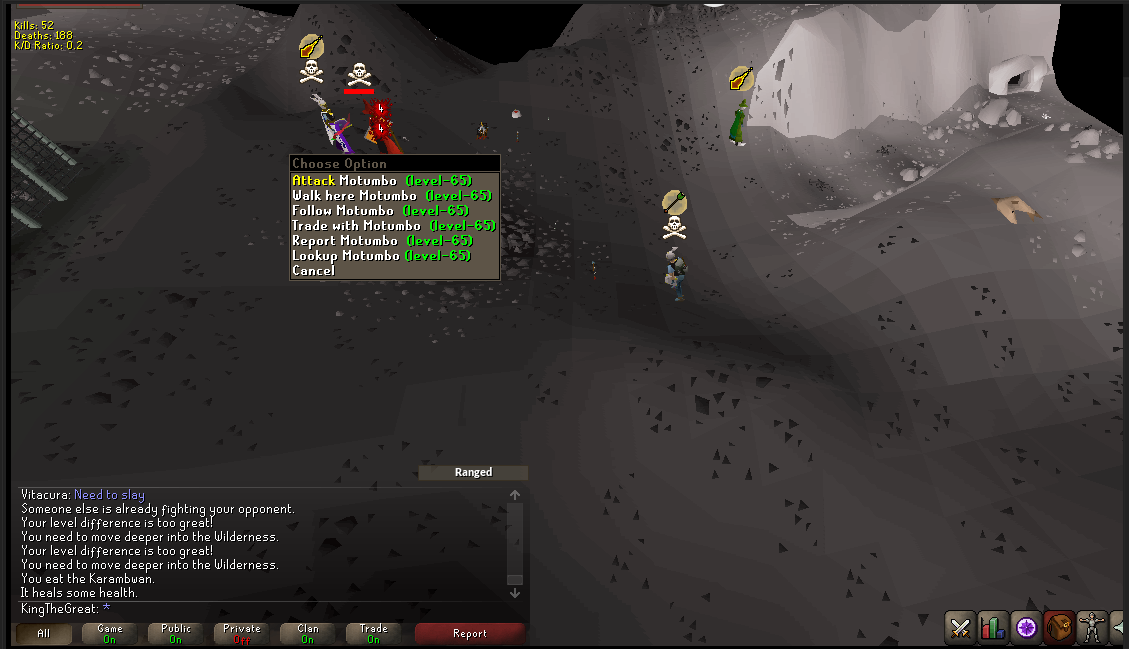Select Walk here Motumbo option

click(x=391, y=196)
